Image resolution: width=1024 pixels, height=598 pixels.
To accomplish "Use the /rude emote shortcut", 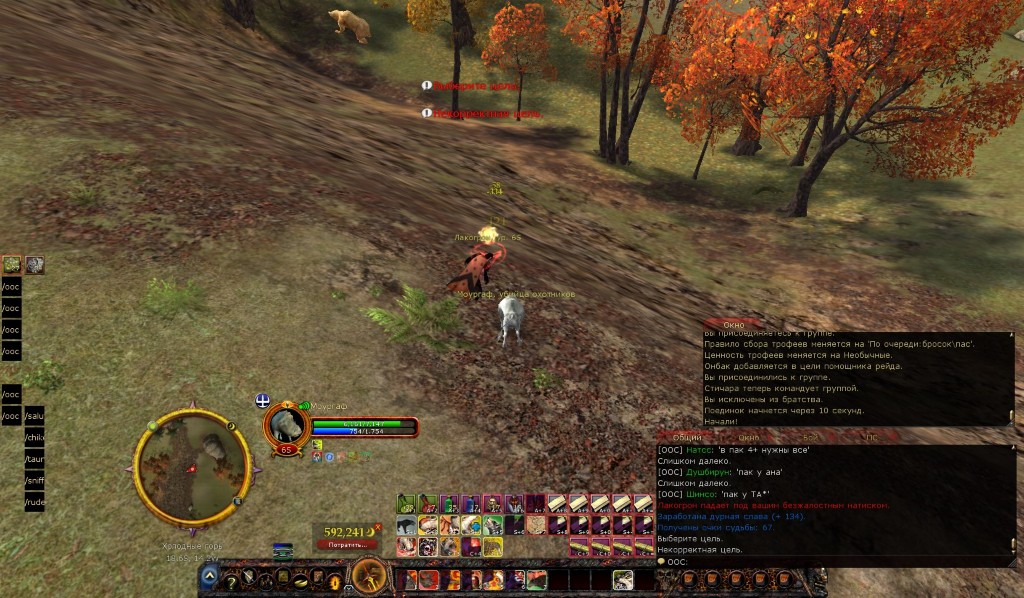I will click(35, 502).
